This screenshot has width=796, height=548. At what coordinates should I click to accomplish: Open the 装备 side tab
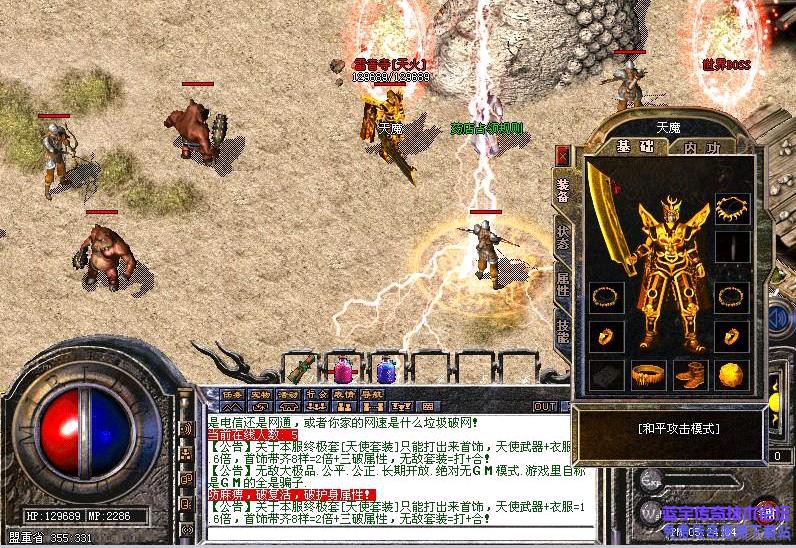(x=562, y=189)
